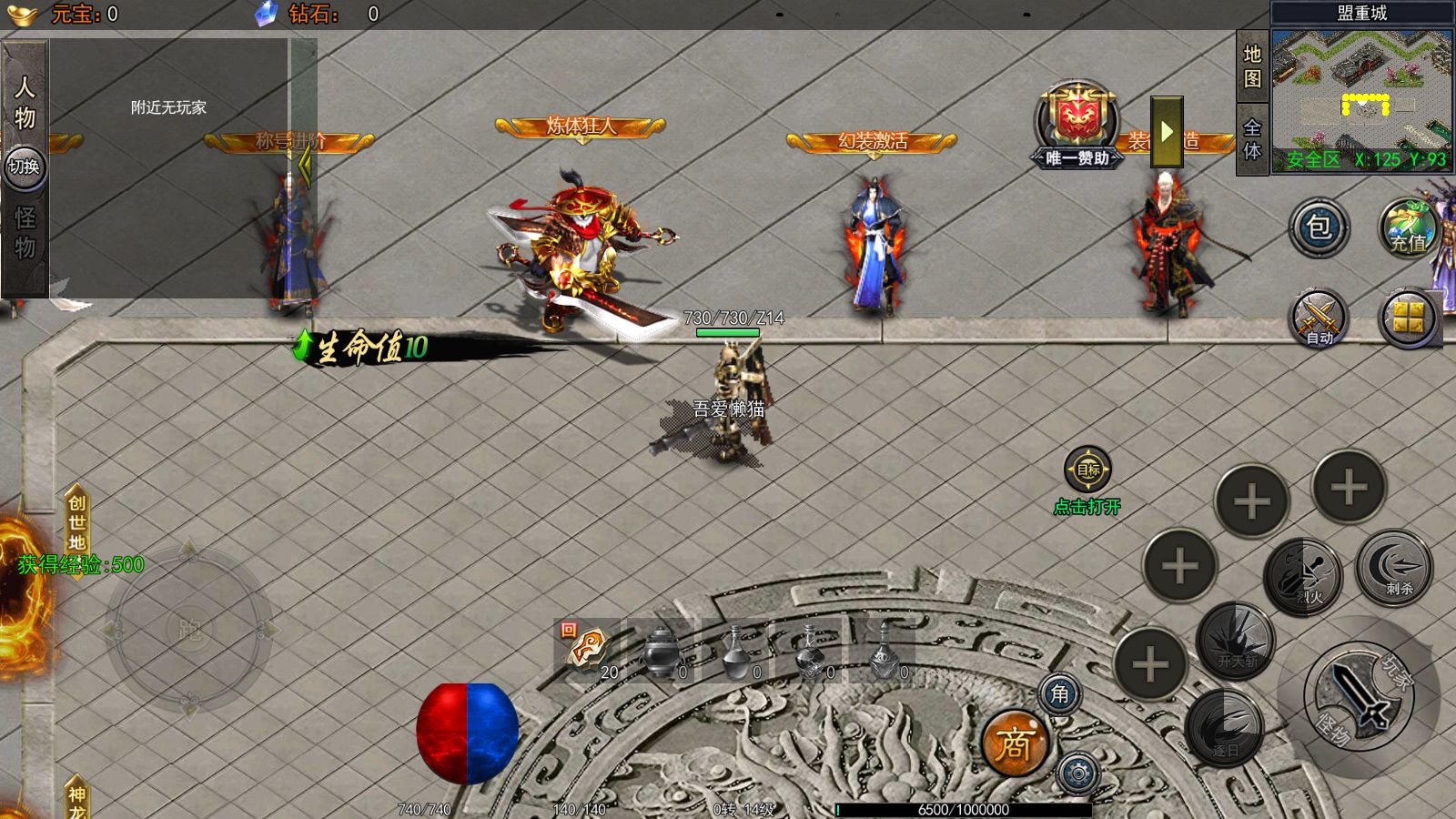Select the 全体 tab beside minimap
Screen dimensions: 1456x819
pyautogui.click(x=1252, y=139)
